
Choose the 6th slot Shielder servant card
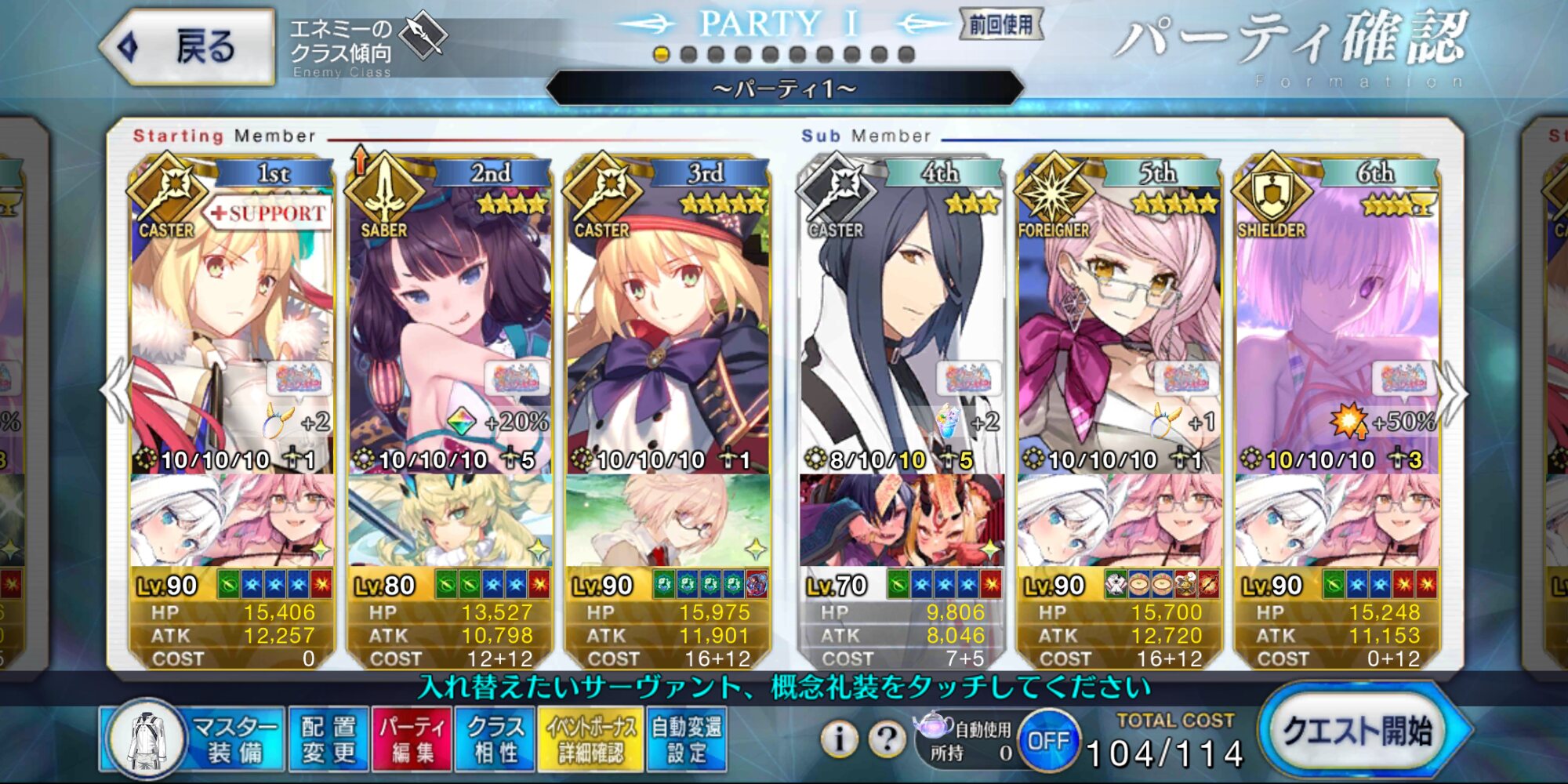tap(1337, 329)
